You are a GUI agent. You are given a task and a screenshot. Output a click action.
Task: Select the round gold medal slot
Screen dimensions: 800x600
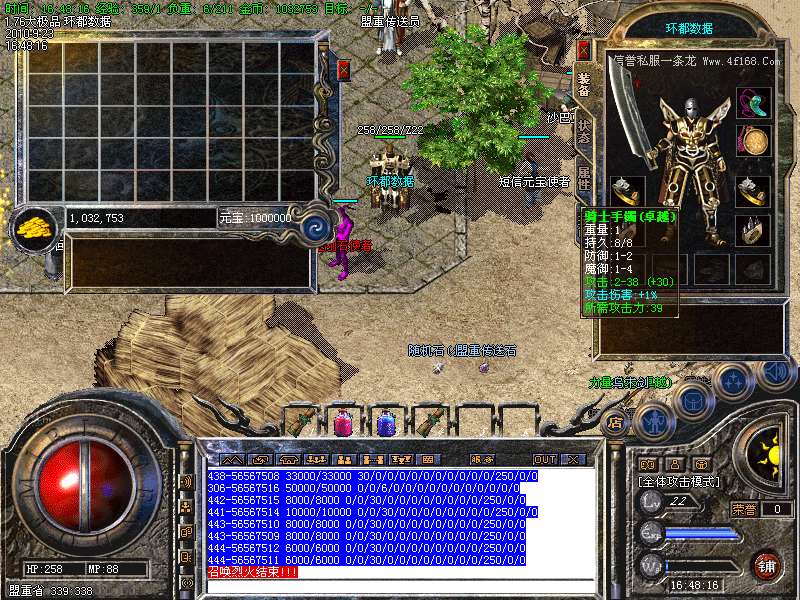pos(753,139)
